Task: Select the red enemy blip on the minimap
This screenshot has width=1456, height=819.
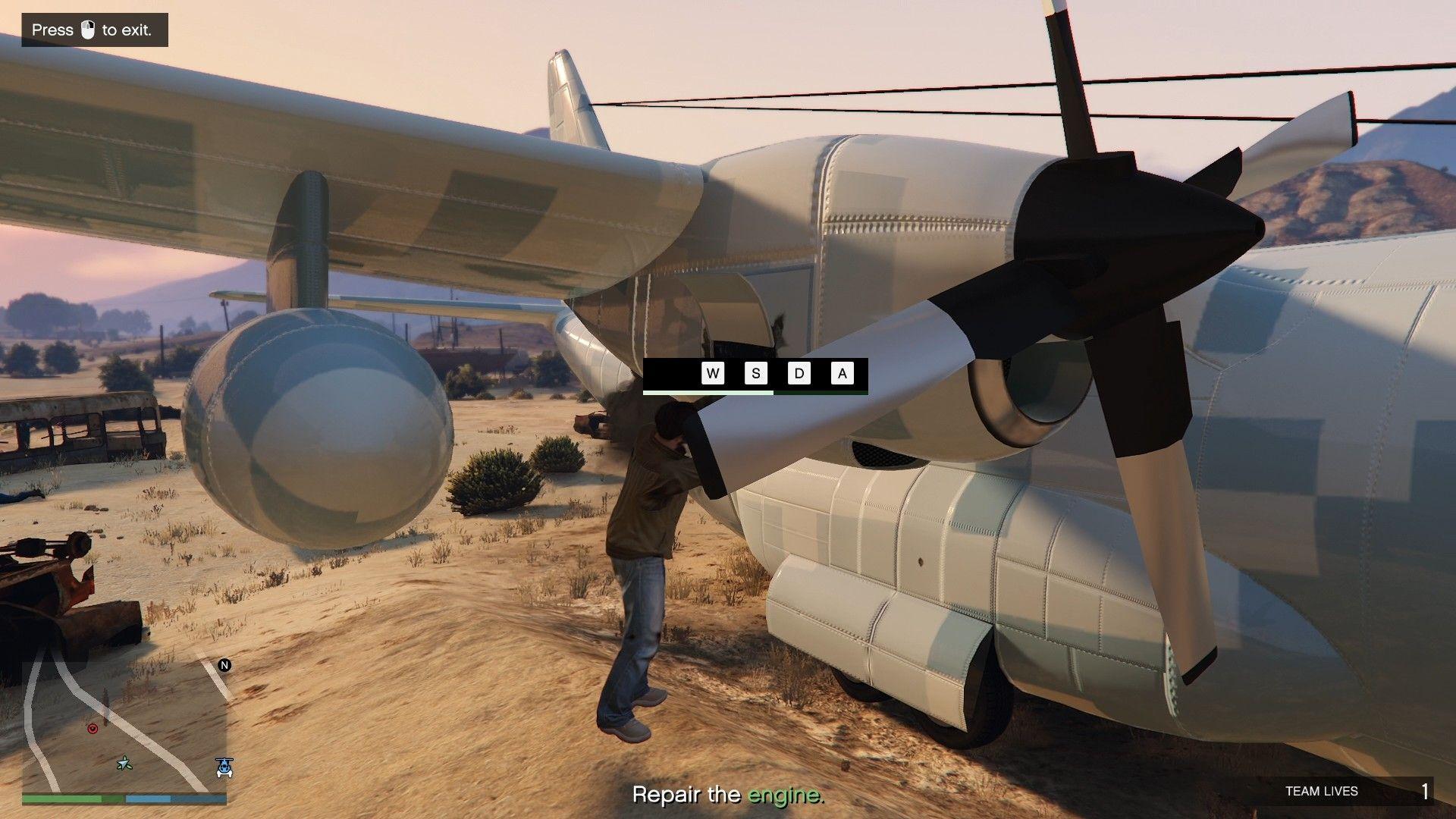Action: (93, 728)
